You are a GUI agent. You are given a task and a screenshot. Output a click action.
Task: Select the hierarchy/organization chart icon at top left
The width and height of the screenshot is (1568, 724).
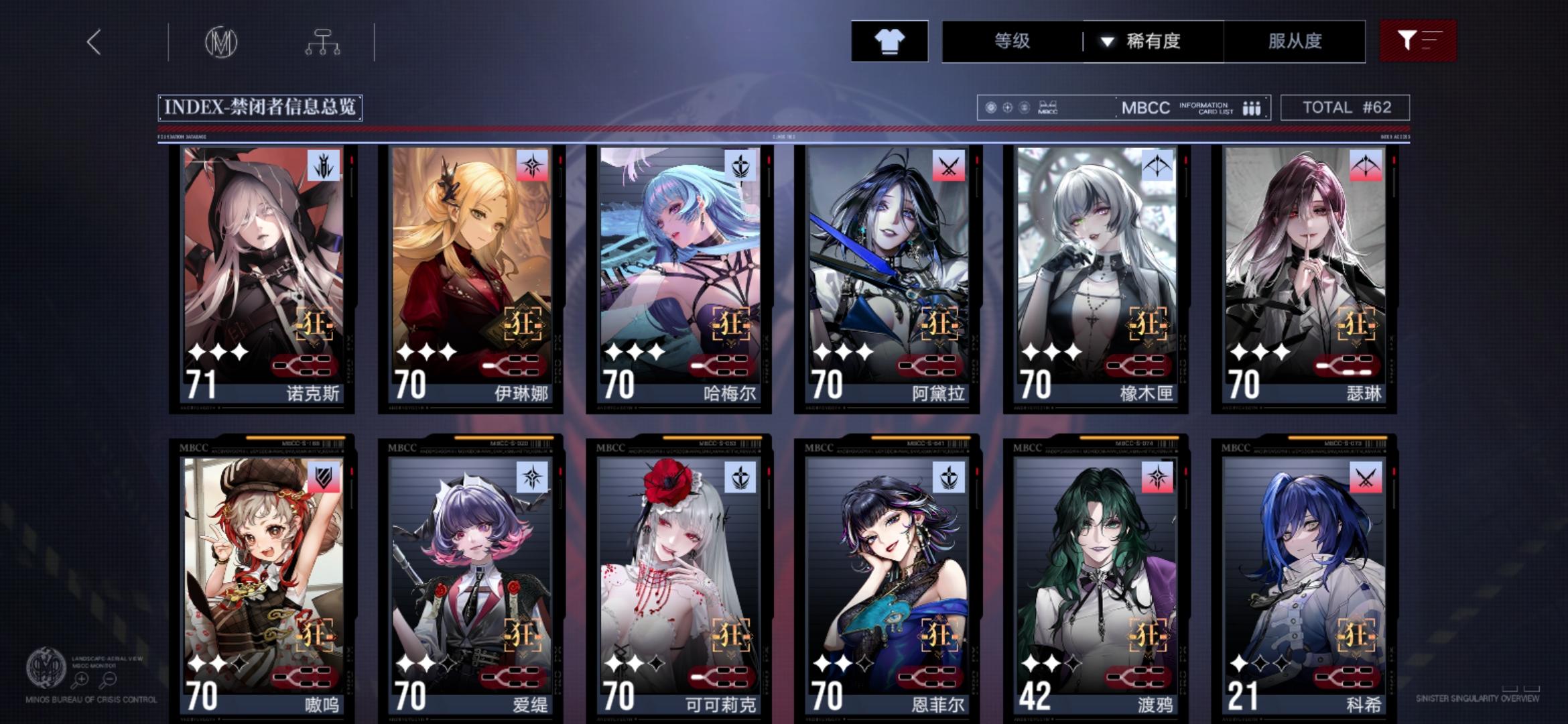click(x=324, y=41)
